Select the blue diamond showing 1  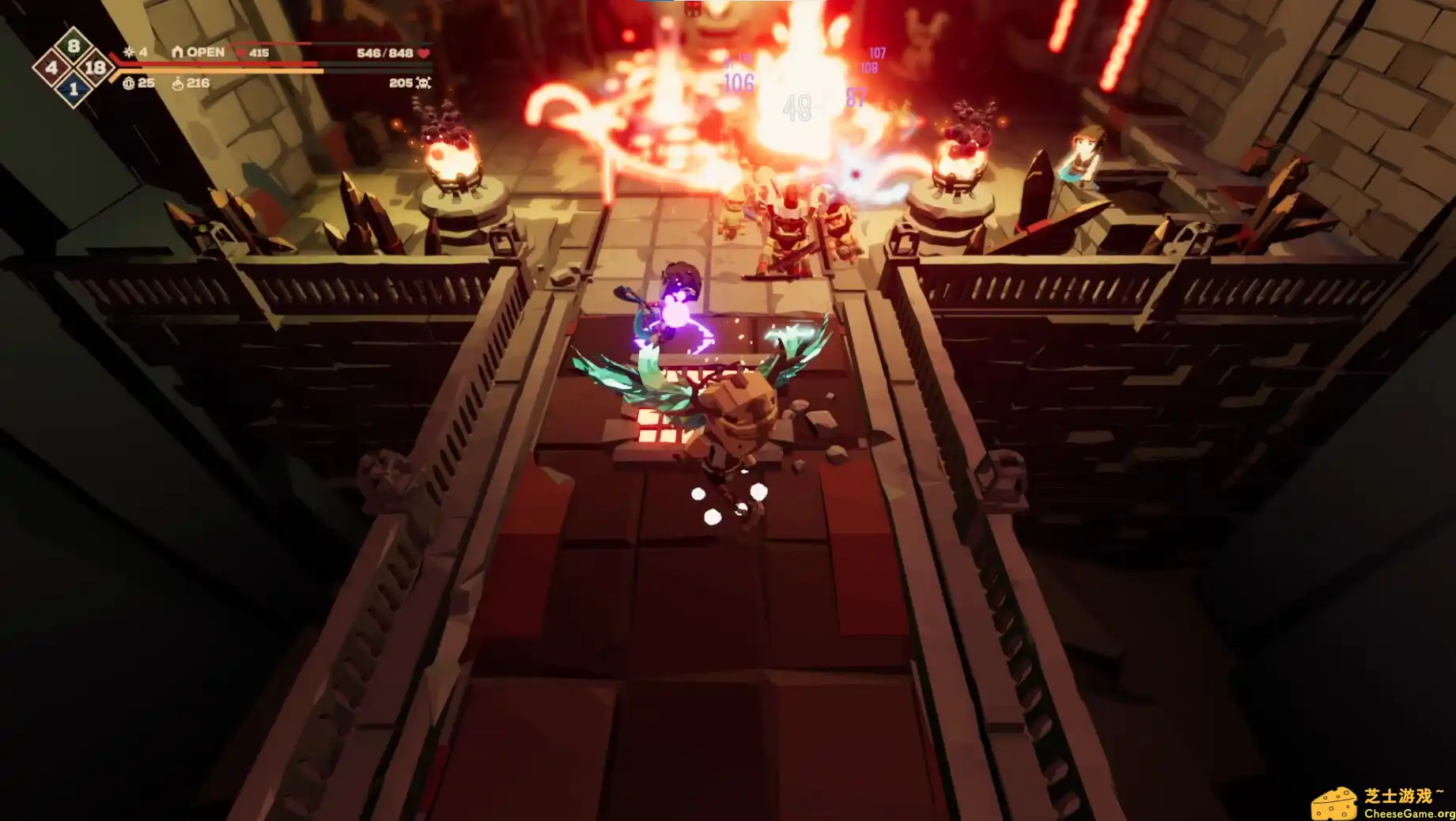click(73, 90)
